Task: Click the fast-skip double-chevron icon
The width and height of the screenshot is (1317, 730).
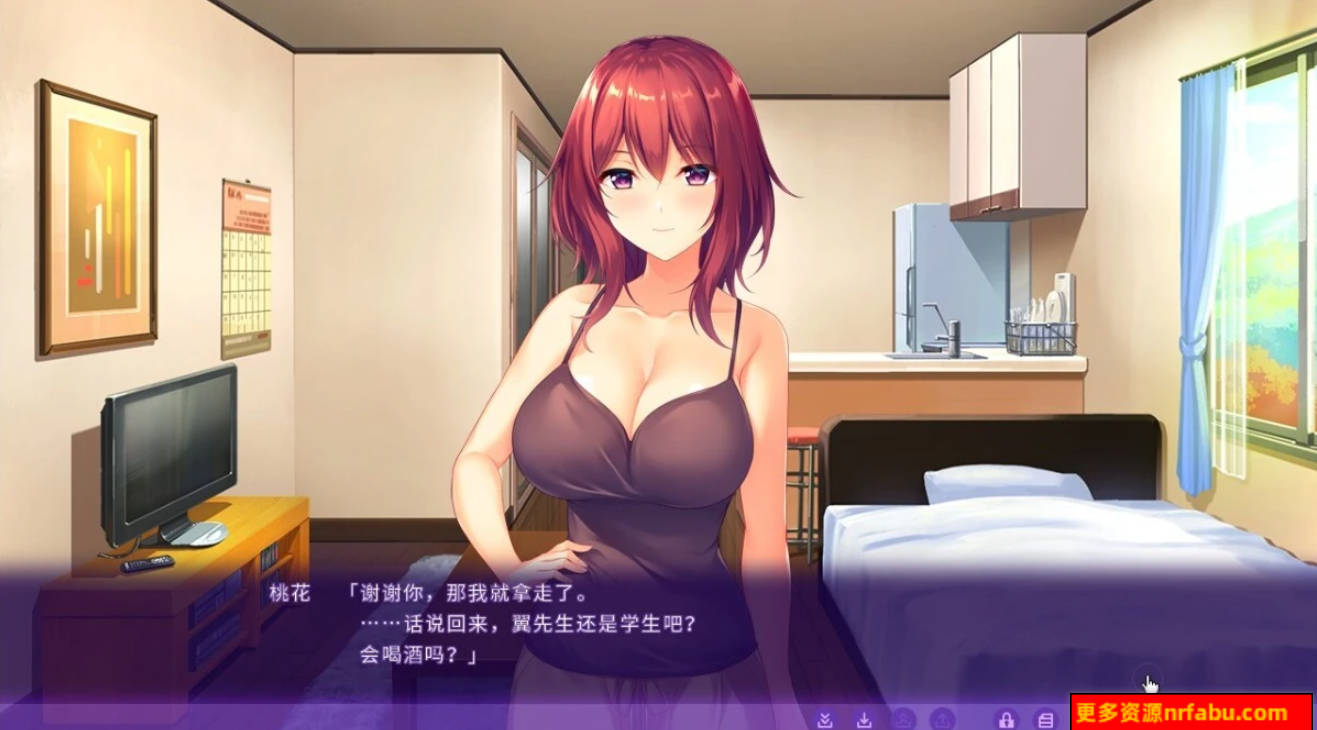Action: coord(826,719)
